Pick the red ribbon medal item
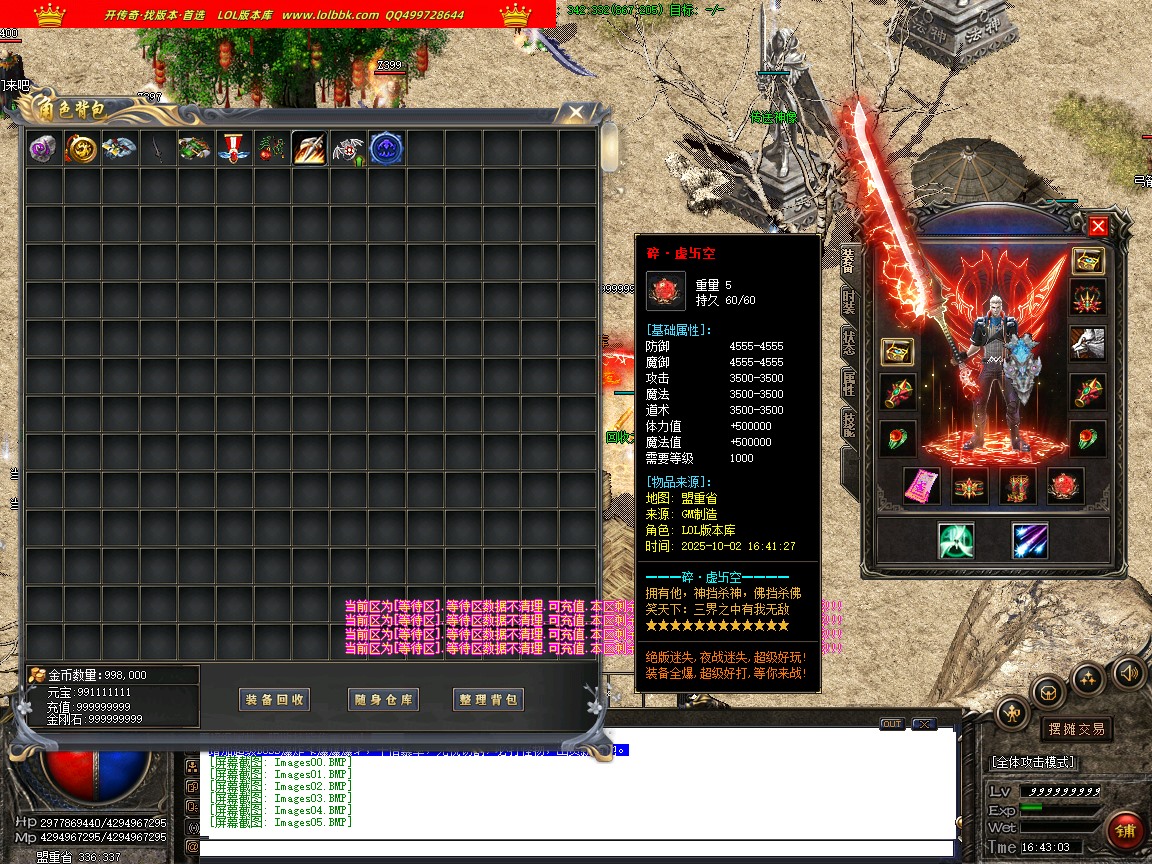 click(233, 149)
